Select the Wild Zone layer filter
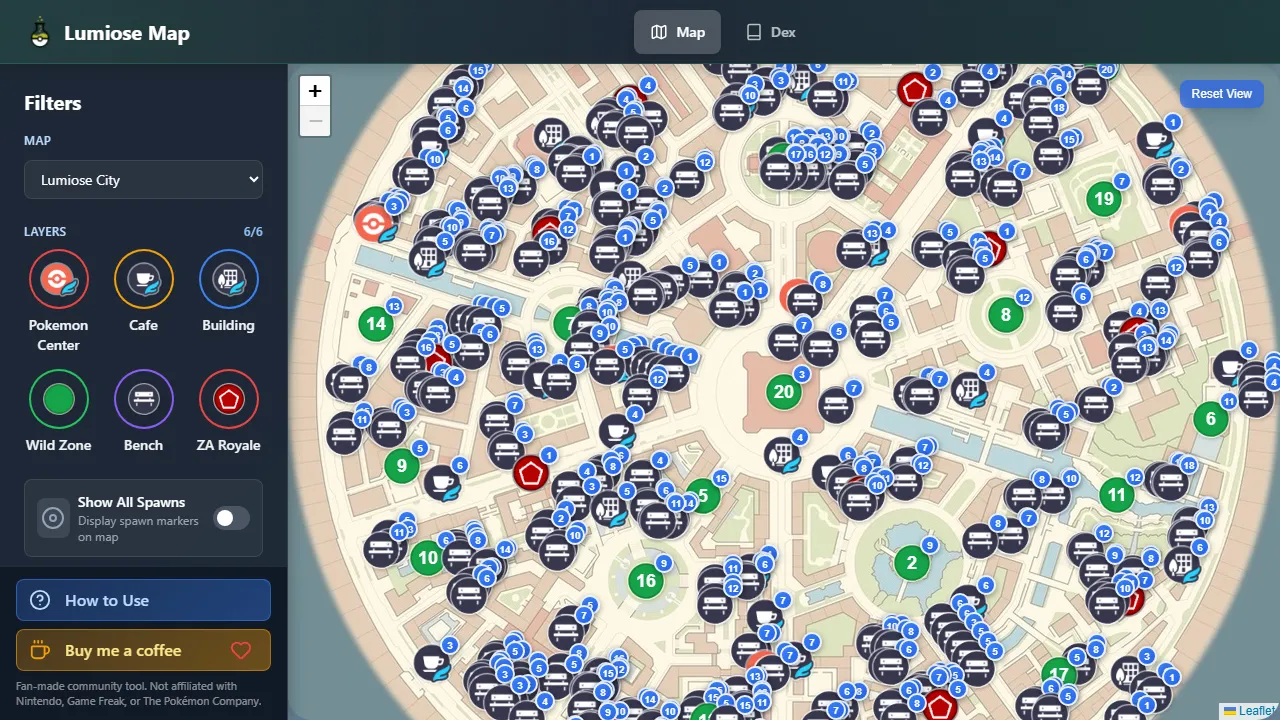 [x=58, y=399]
